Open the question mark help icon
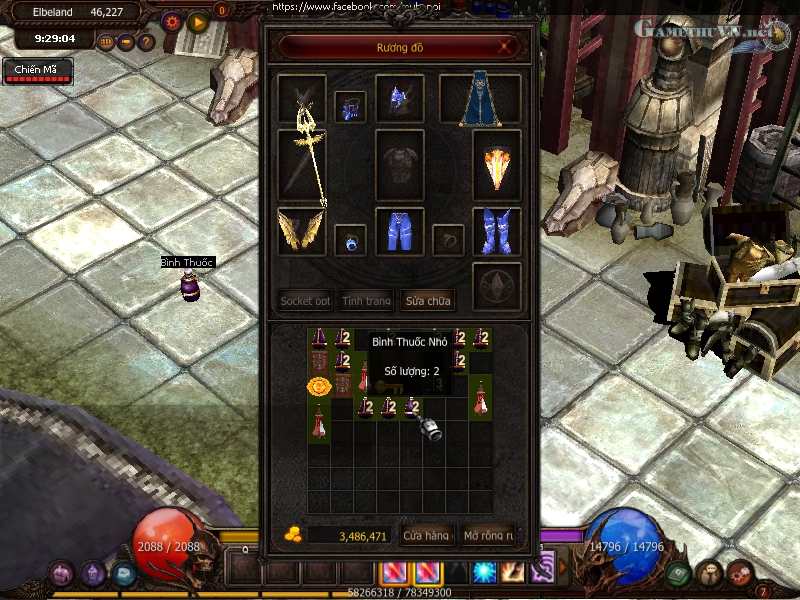The height and width of the screenshot is (600, 800). pyautogui.click(x=146, y=42)
